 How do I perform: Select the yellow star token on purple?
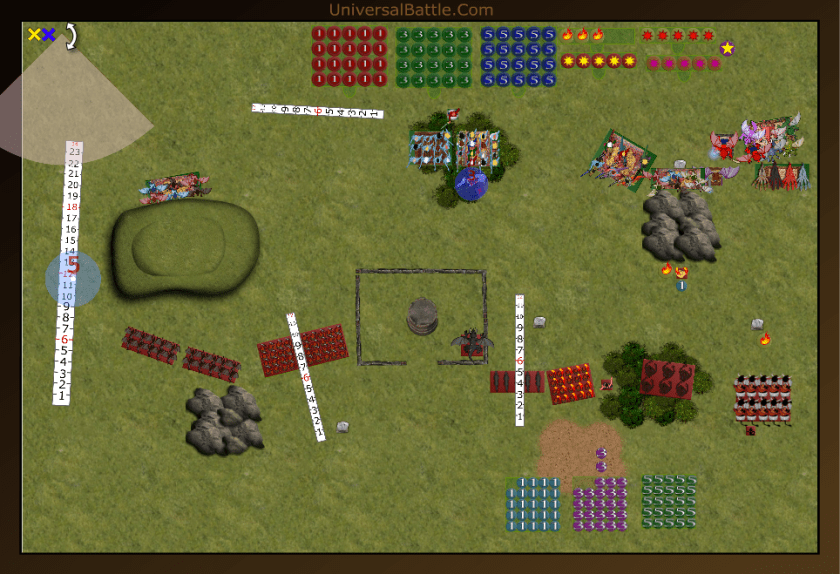coord(727,47)
